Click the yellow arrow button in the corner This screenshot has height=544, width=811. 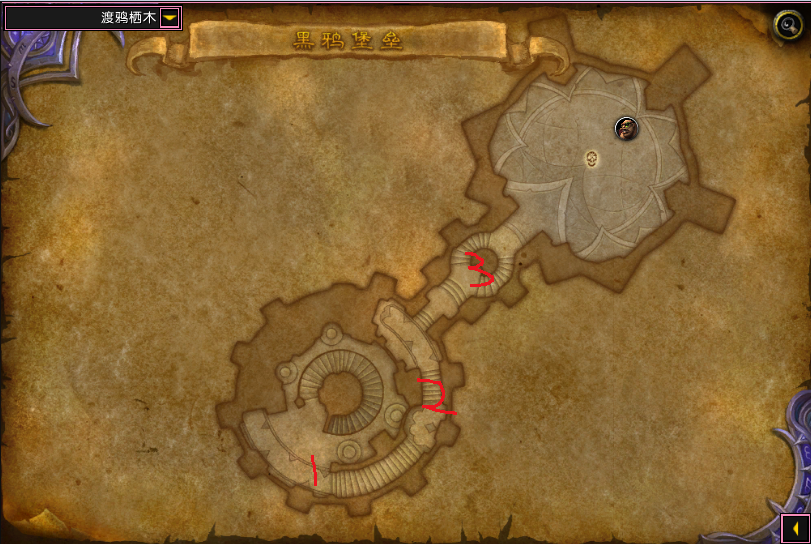794,527
